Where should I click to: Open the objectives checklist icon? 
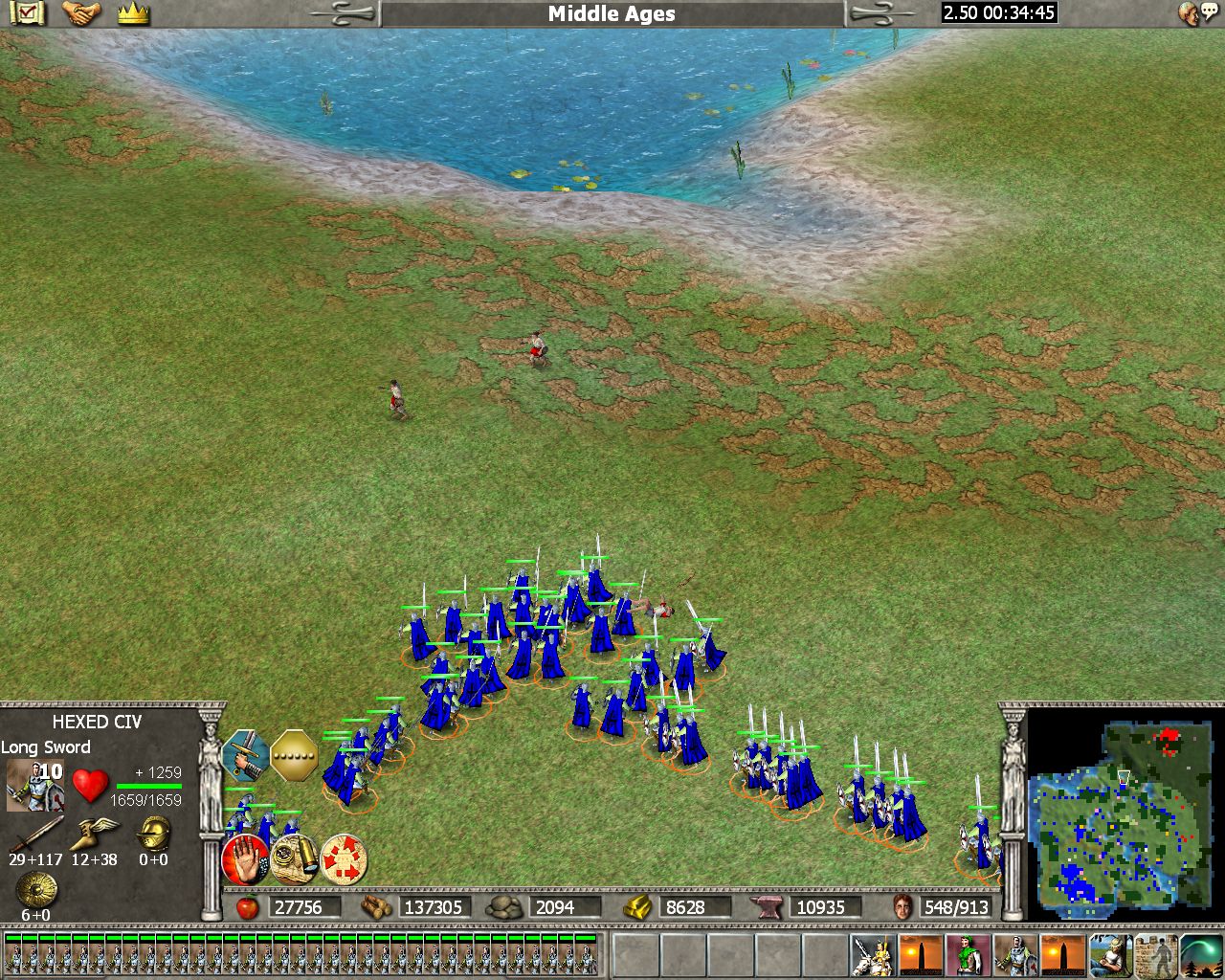pos(29,13)
